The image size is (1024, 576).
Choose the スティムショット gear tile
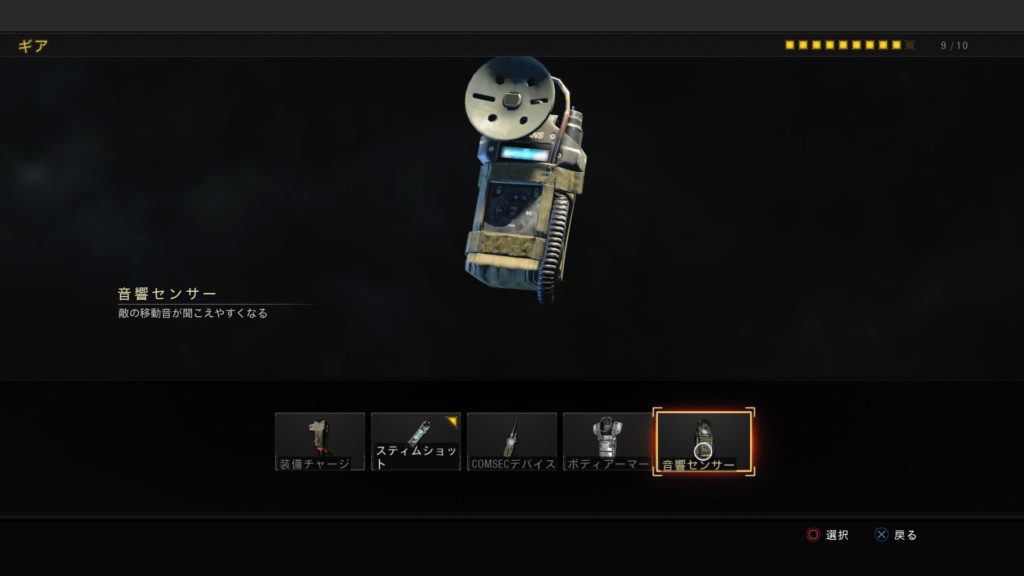416,441
